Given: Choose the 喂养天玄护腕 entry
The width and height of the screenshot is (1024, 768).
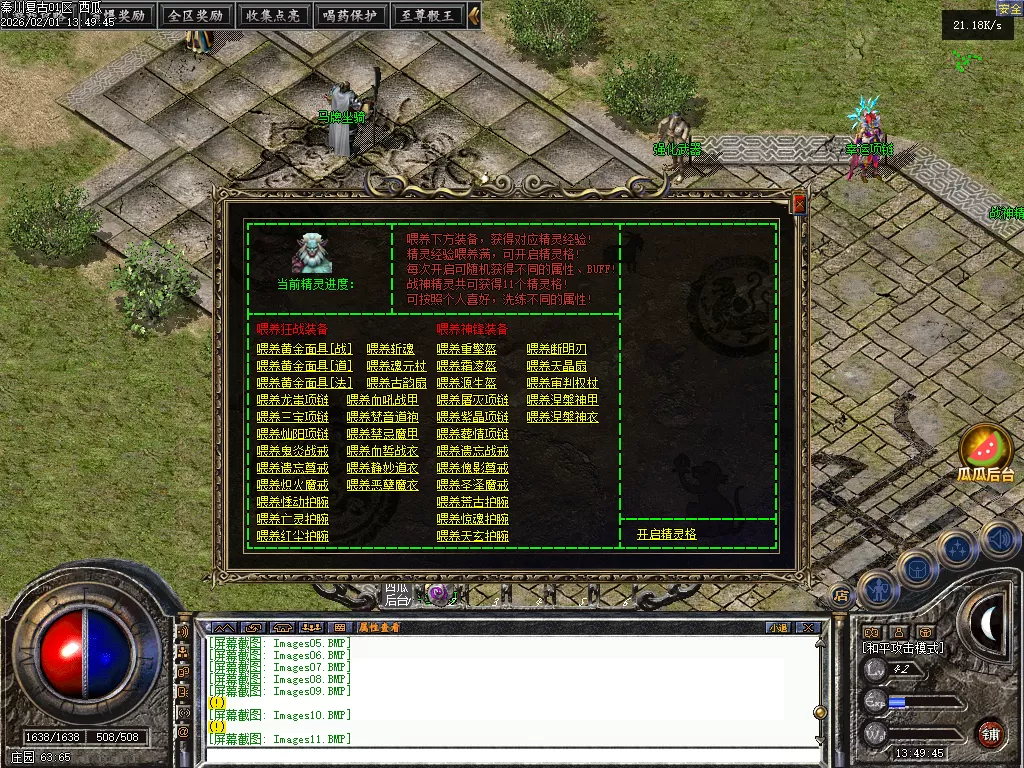Looking at the screenshot, I should click(472, 536).
